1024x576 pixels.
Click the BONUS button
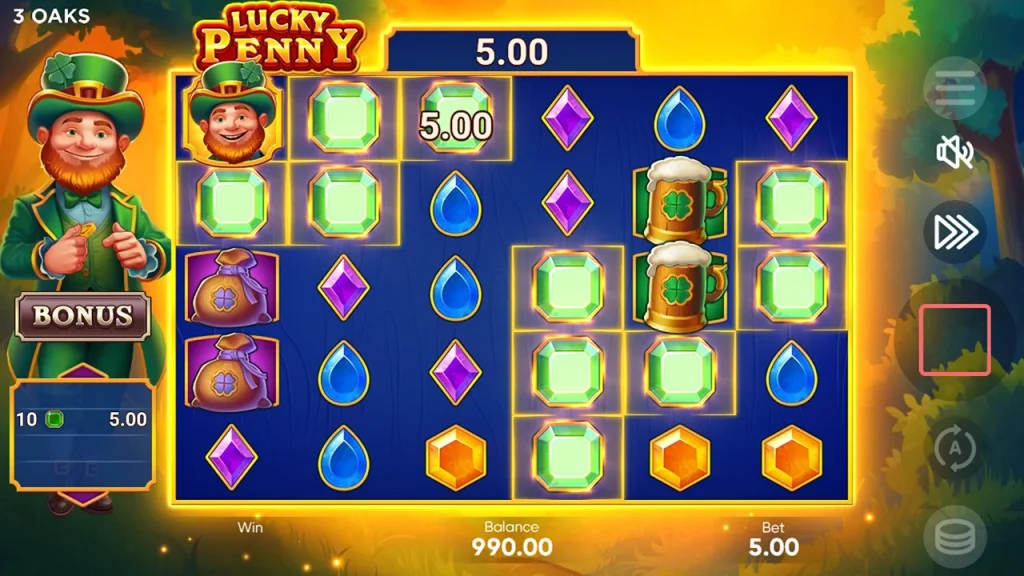tap(83, 316)
